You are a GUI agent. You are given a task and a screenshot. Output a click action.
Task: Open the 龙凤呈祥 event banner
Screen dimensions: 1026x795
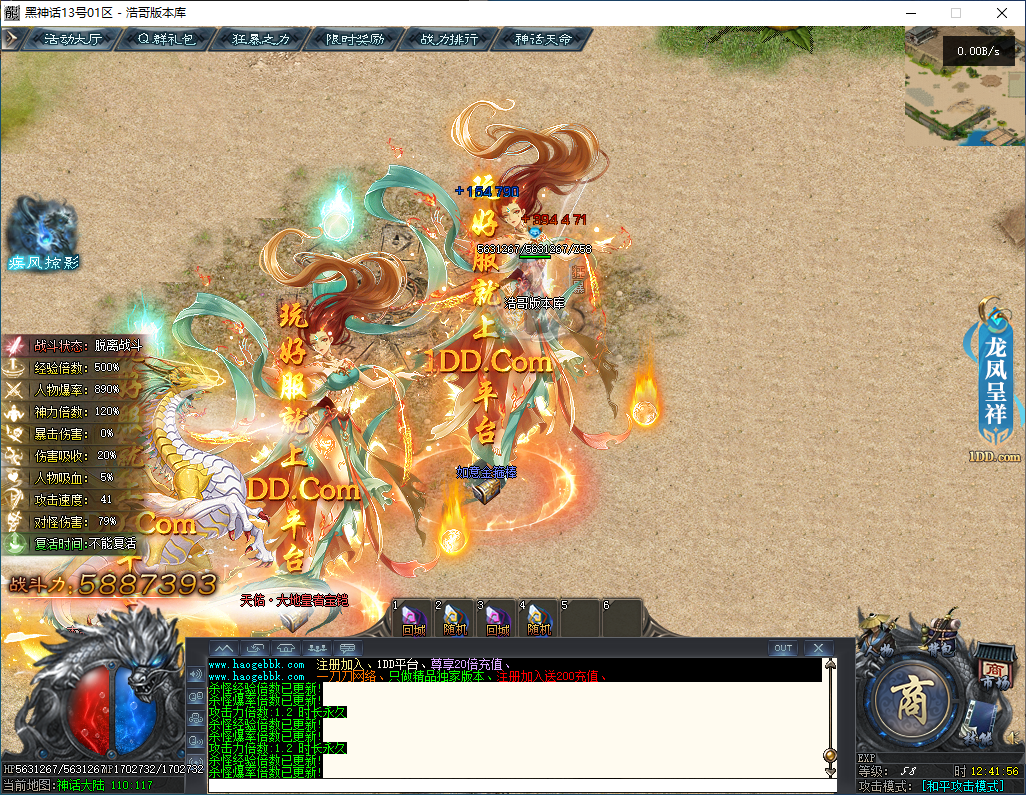pos(996,378)
